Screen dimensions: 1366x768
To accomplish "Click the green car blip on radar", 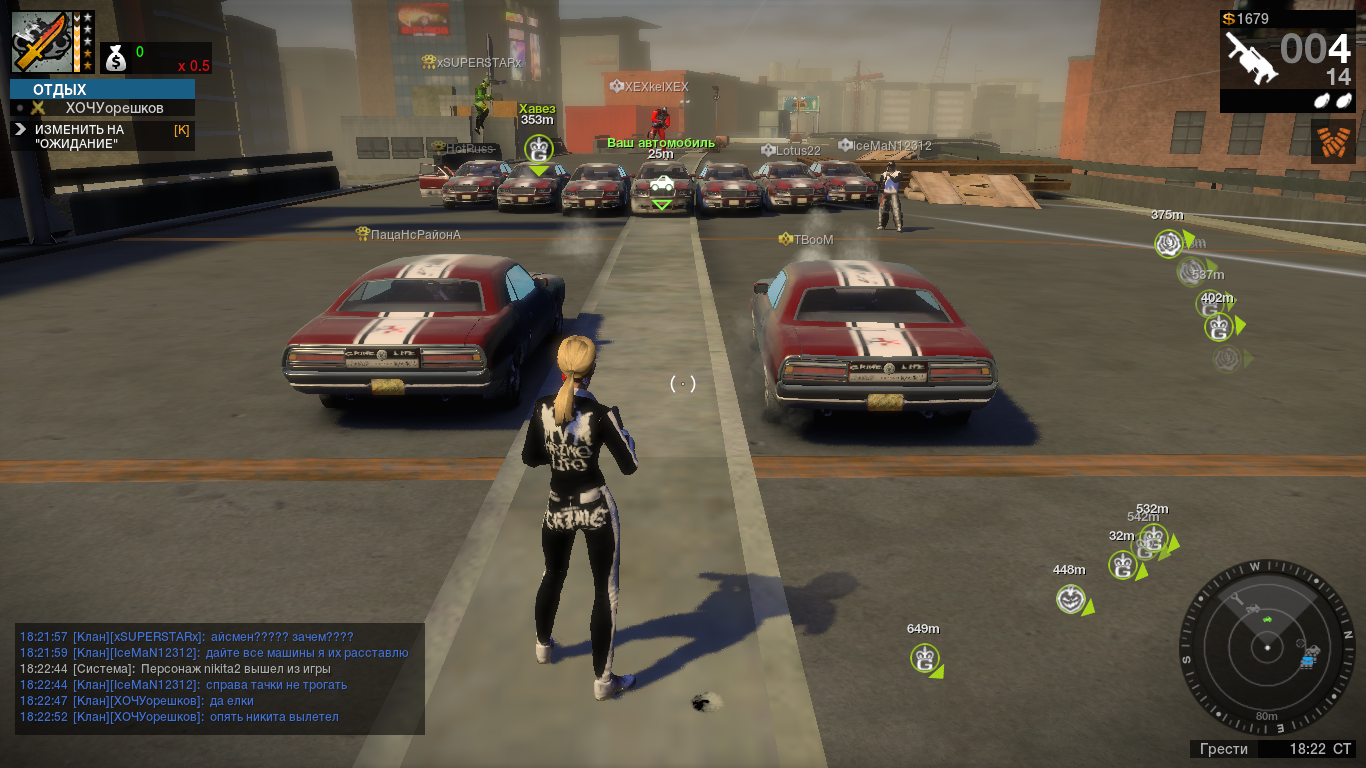I will click(x=1267, y=620).
